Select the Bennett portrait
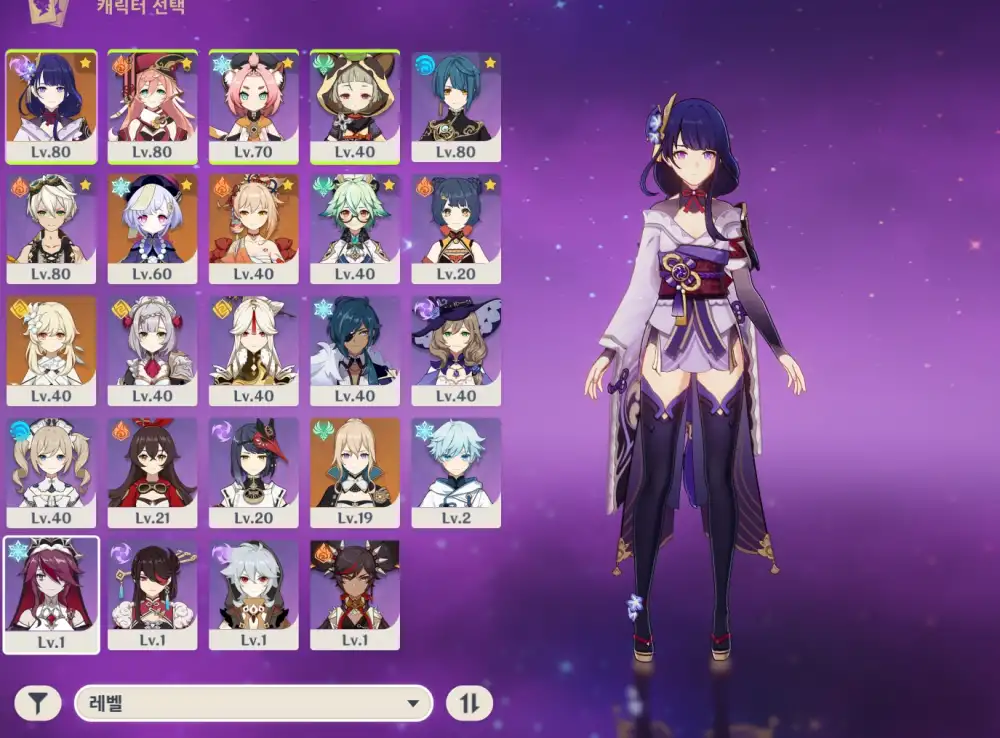The width and height of the screenshot is (1000, 738). click(51, 228)
